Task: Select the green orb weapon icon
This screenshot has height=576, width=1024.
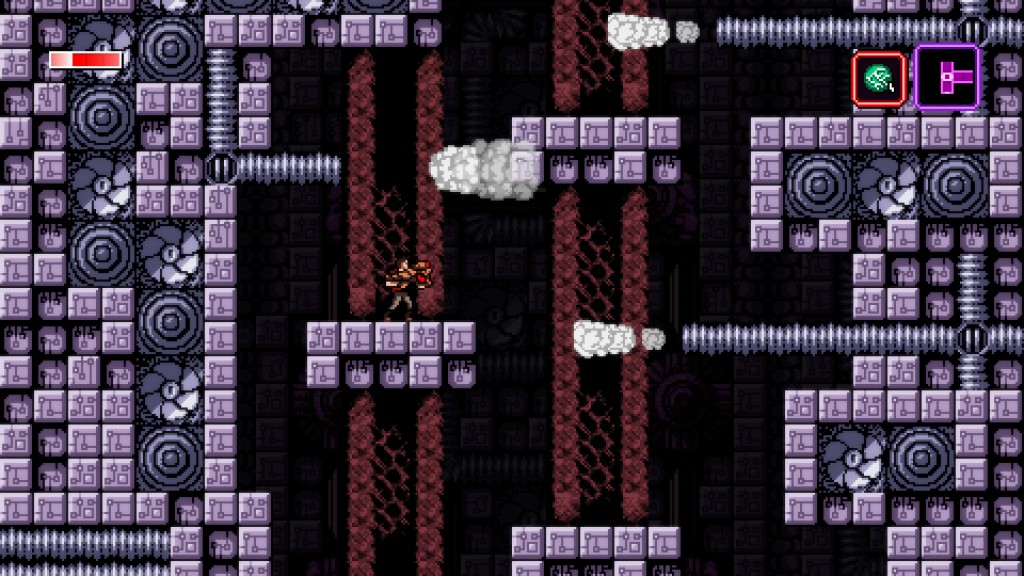Action: (879, 80)
